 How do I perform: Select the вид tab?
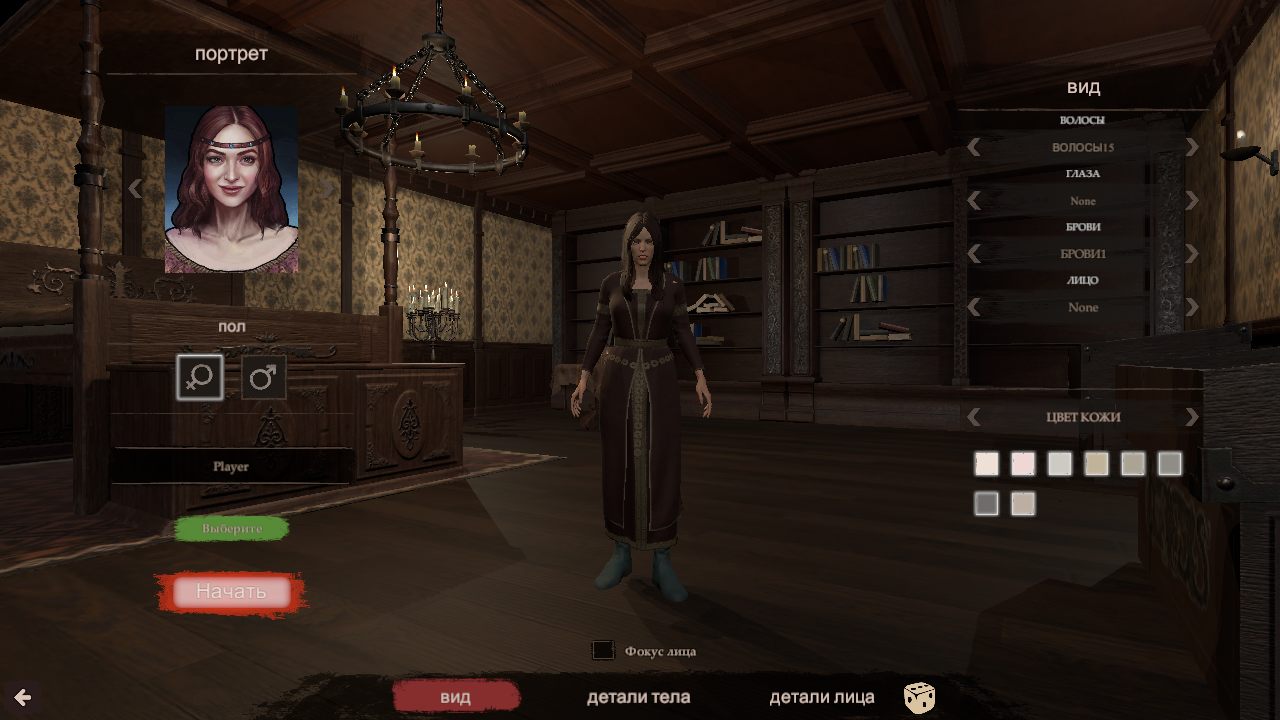[455, 697]
